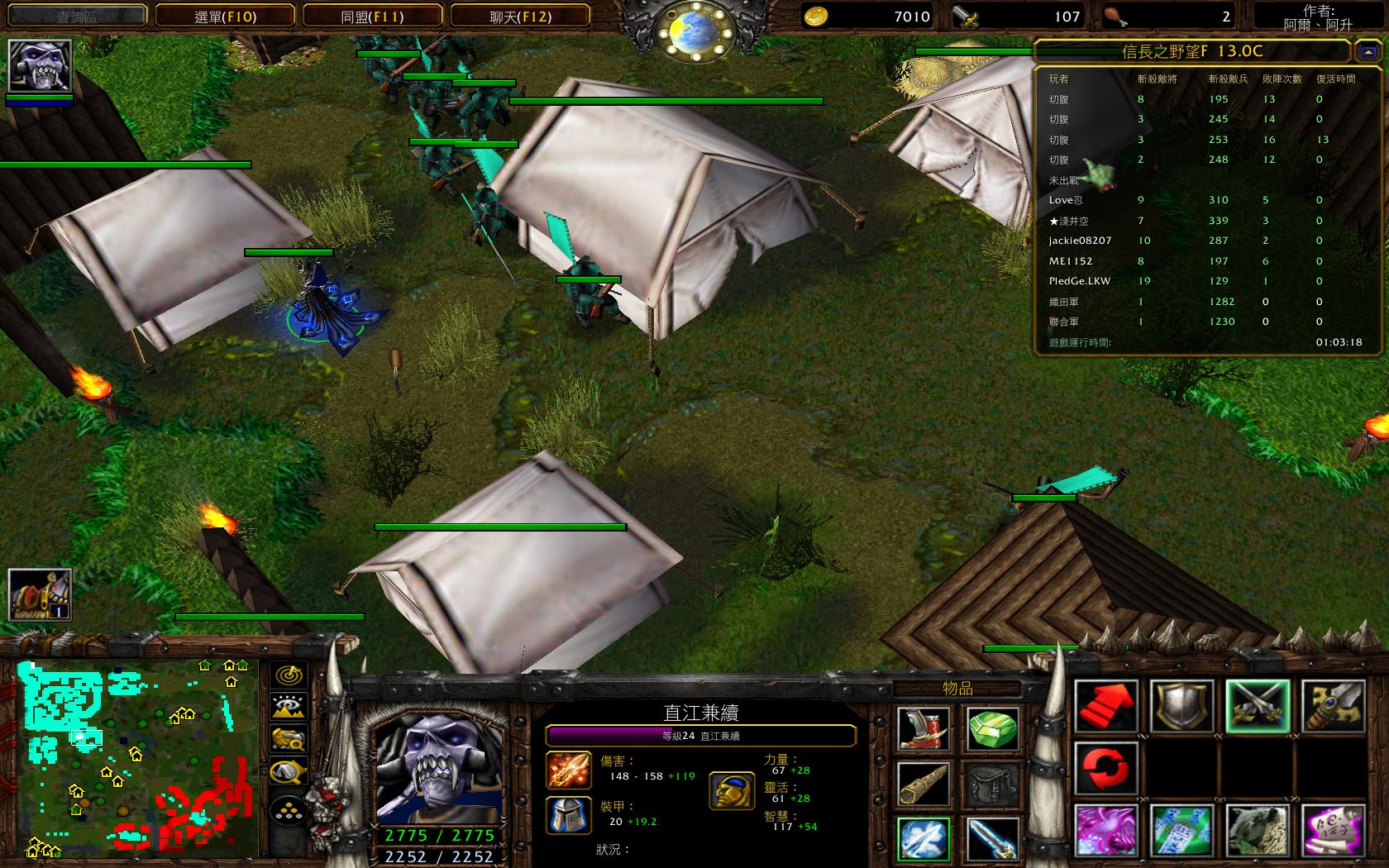This screenshot has height=868, width=1389.
Task: Activate the crossed swords Attack command
Action: (x=1258, y=707)
